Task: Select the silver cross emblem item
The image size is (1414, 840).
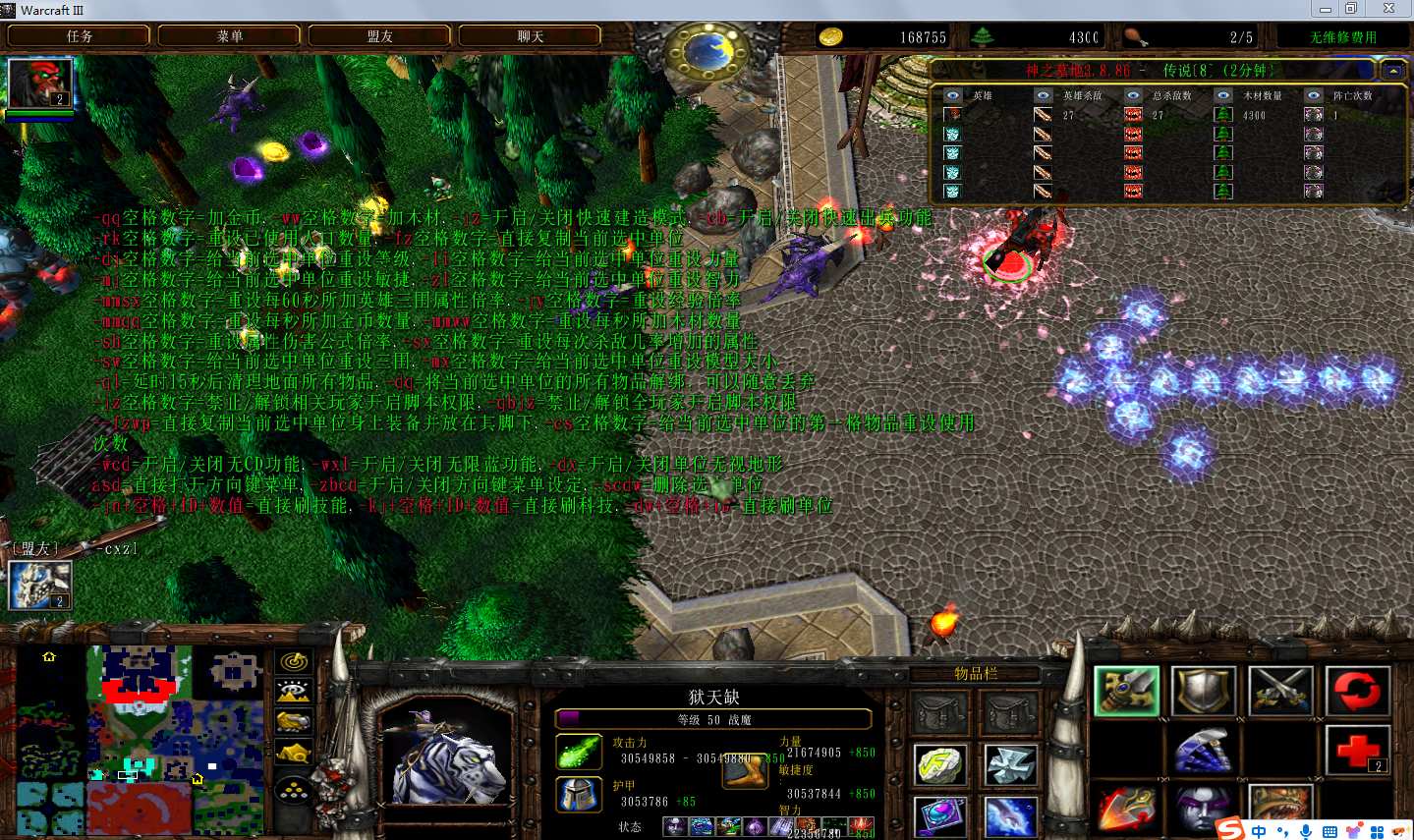Action: (x=1009, y=765)
